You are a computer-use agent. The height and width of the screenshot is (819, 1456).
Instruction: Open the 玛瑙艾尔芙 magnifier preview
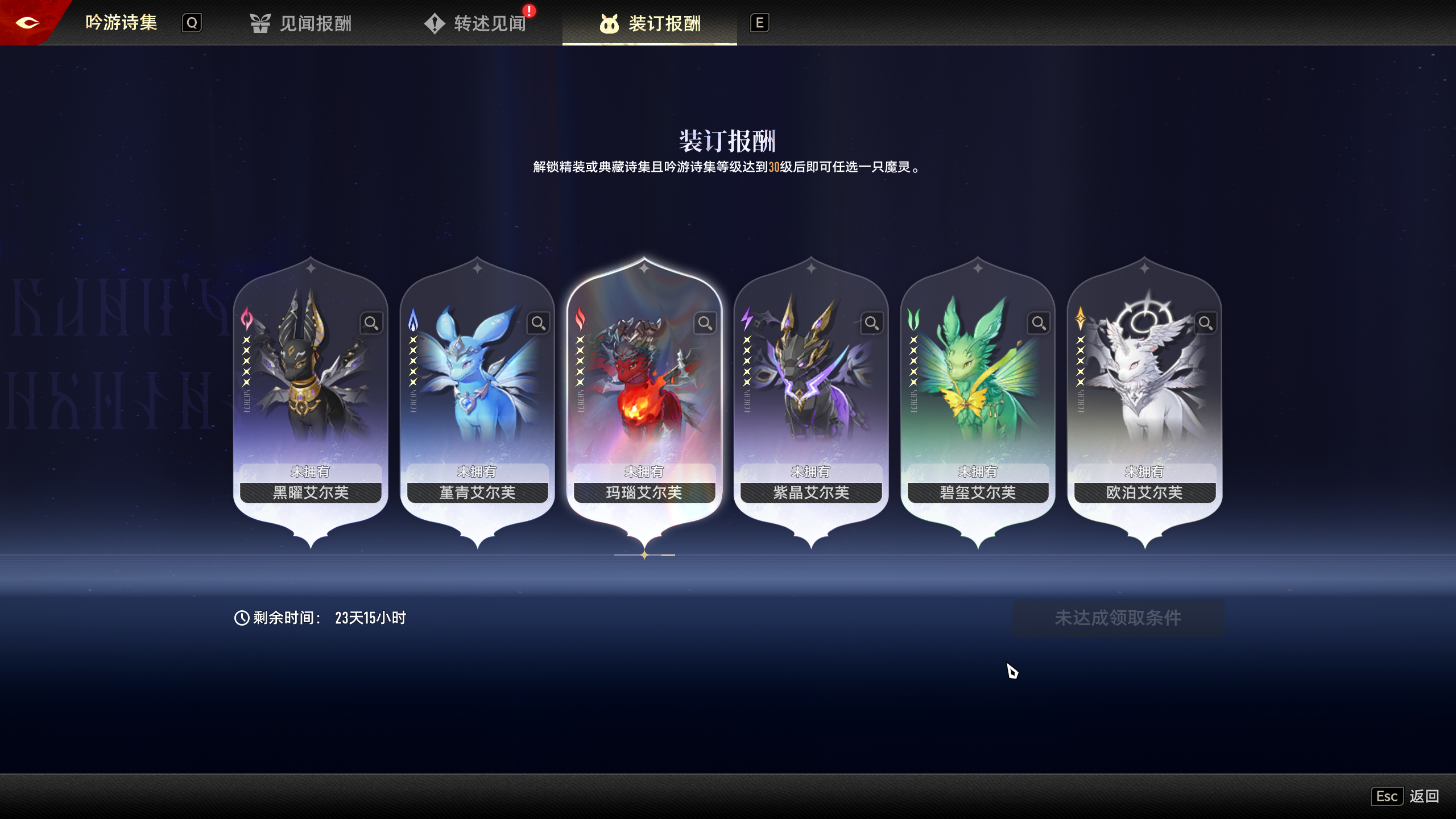click(705, 323)
